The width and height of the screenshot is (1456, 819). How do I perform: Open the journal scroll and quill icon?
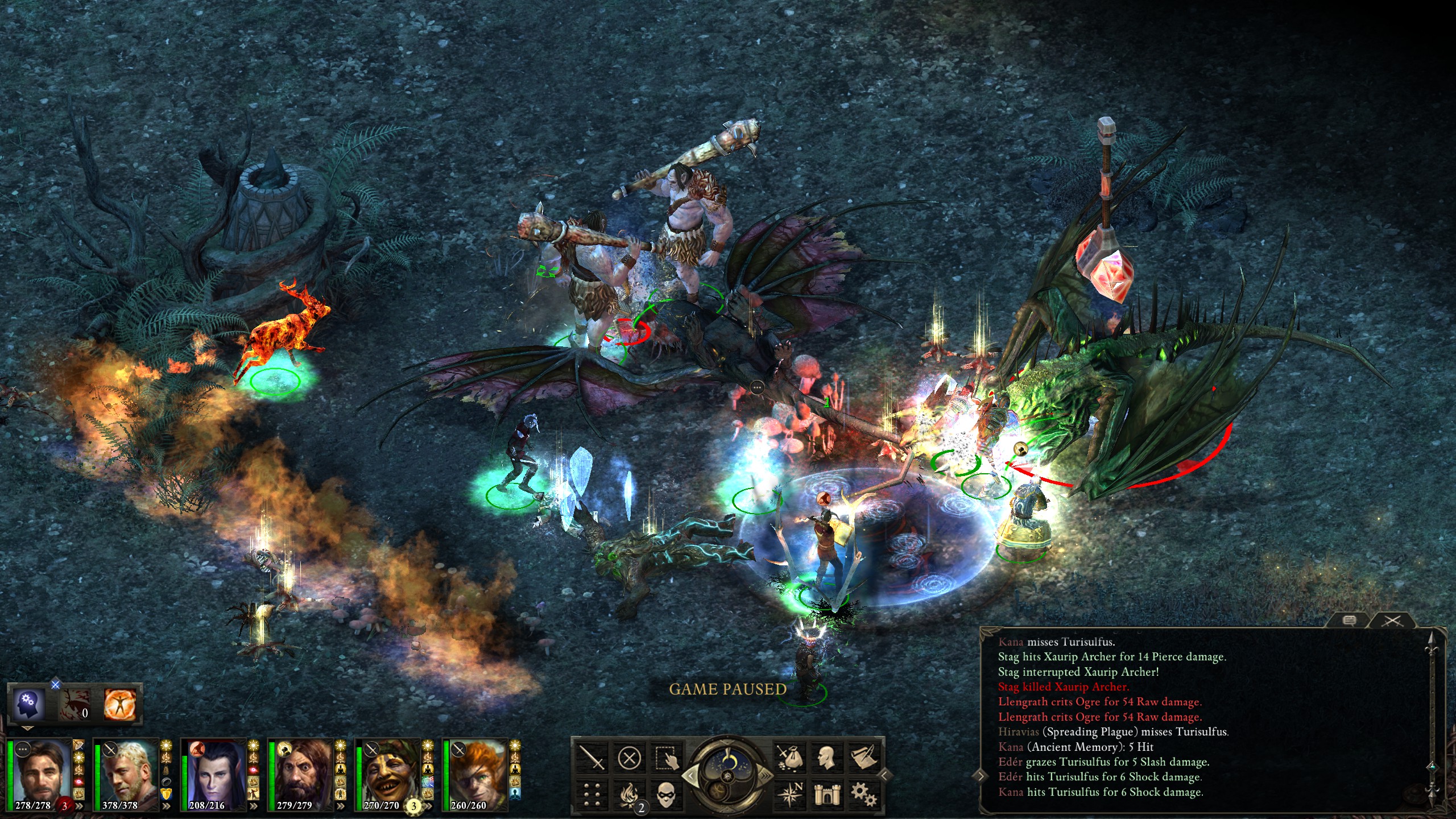pos(864,758)
